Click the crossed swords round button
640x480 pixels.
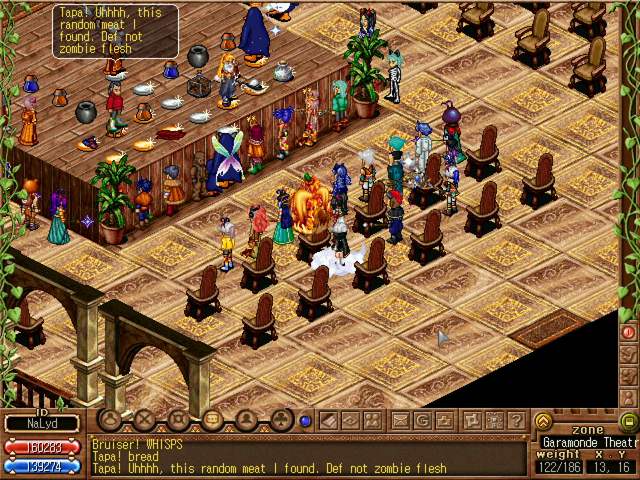pos(145,420)
